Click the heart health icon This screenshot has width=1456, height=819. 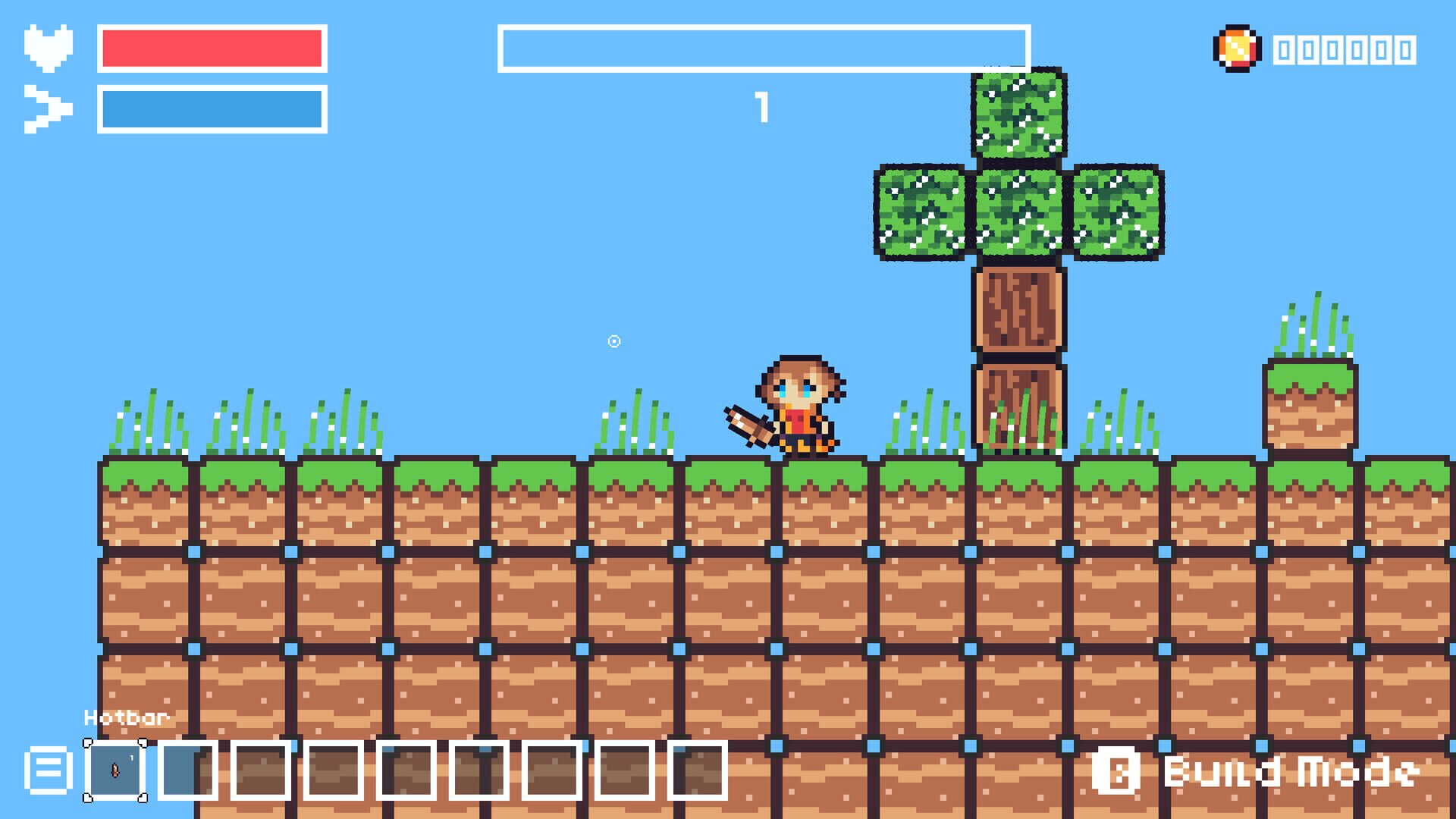(47, 44)
